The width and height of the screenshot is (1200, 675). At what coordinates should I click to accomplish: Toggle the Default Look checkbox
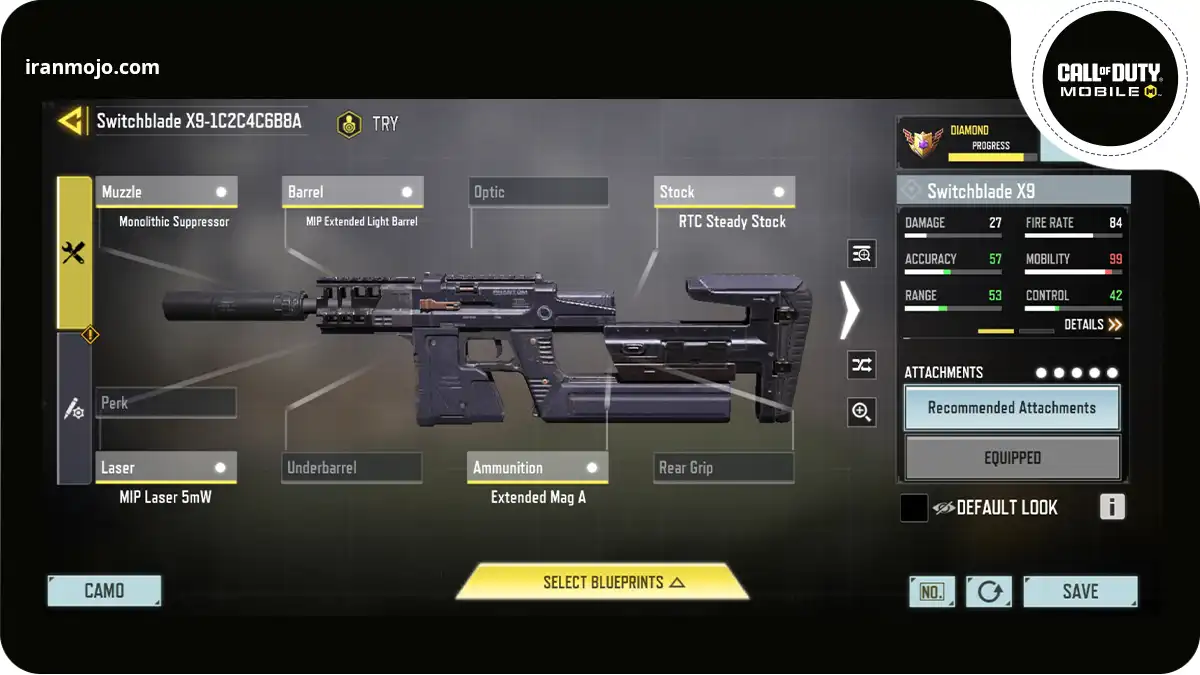[x=914, y=508]
